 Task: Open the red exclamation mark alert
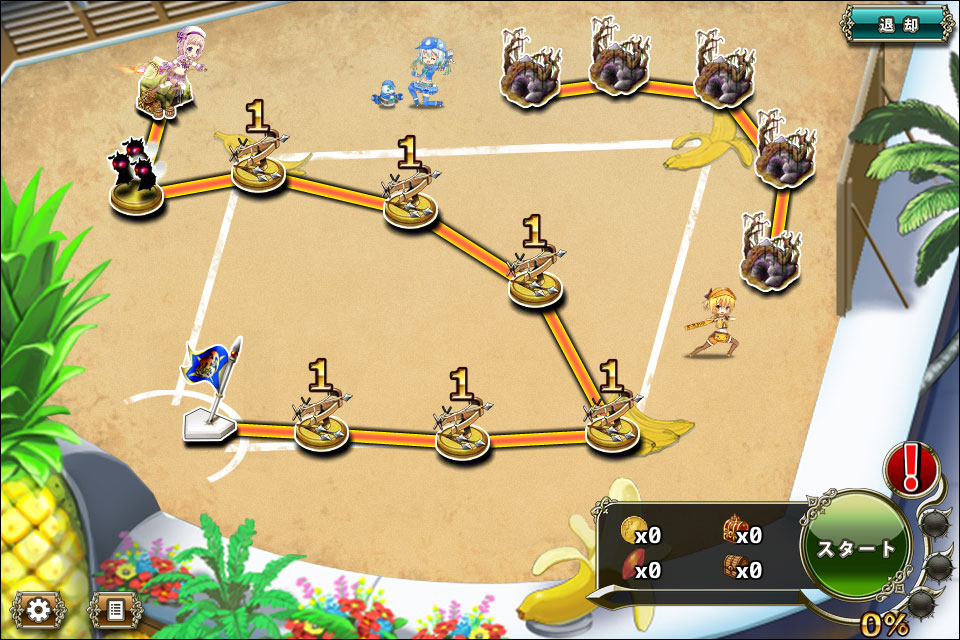(910, 468)
